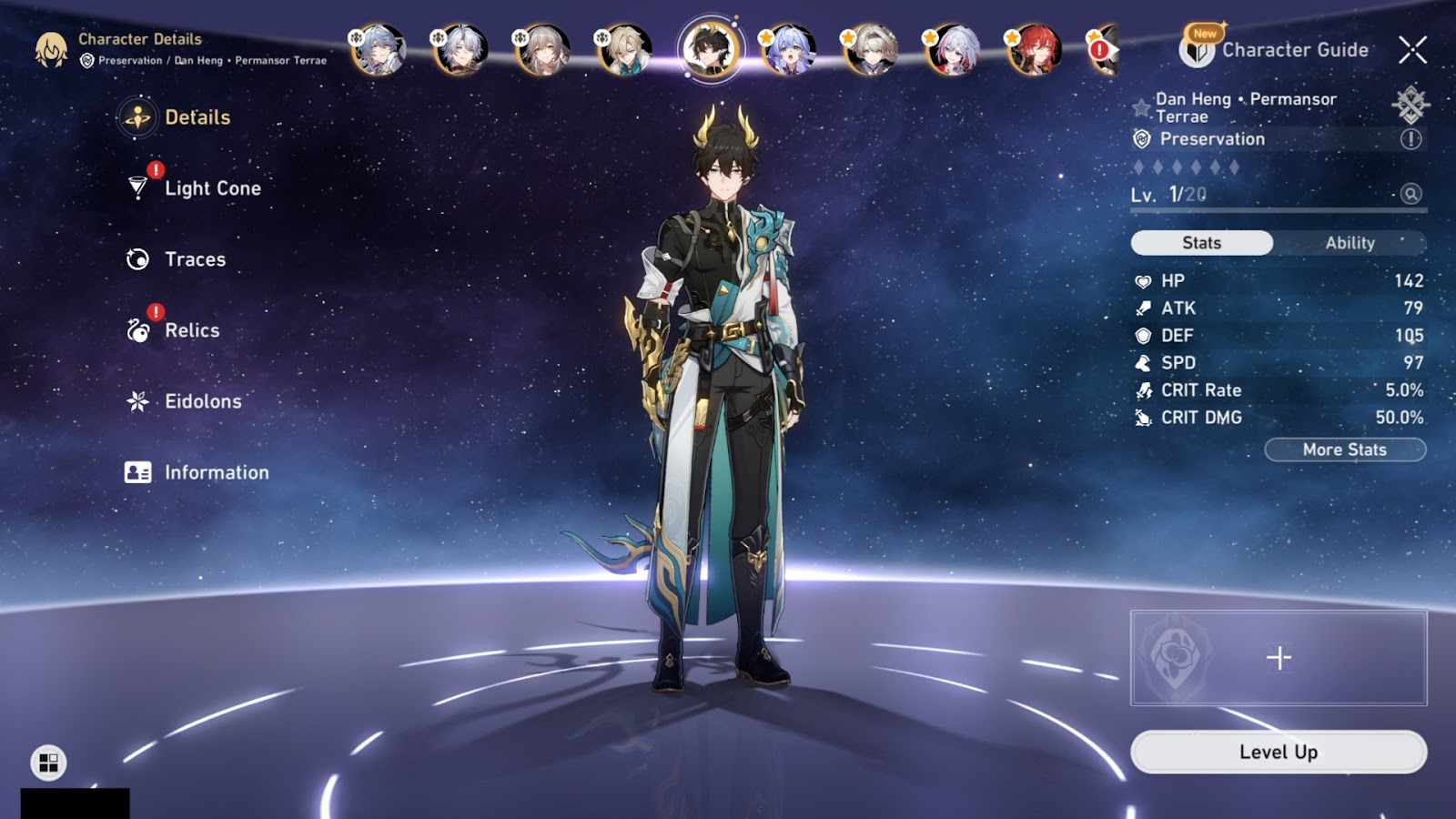The width and height of the screenshot is (1456, 819).
Task: Select the currently highlighted Dan Heng portrait
Action: [710, 48]
